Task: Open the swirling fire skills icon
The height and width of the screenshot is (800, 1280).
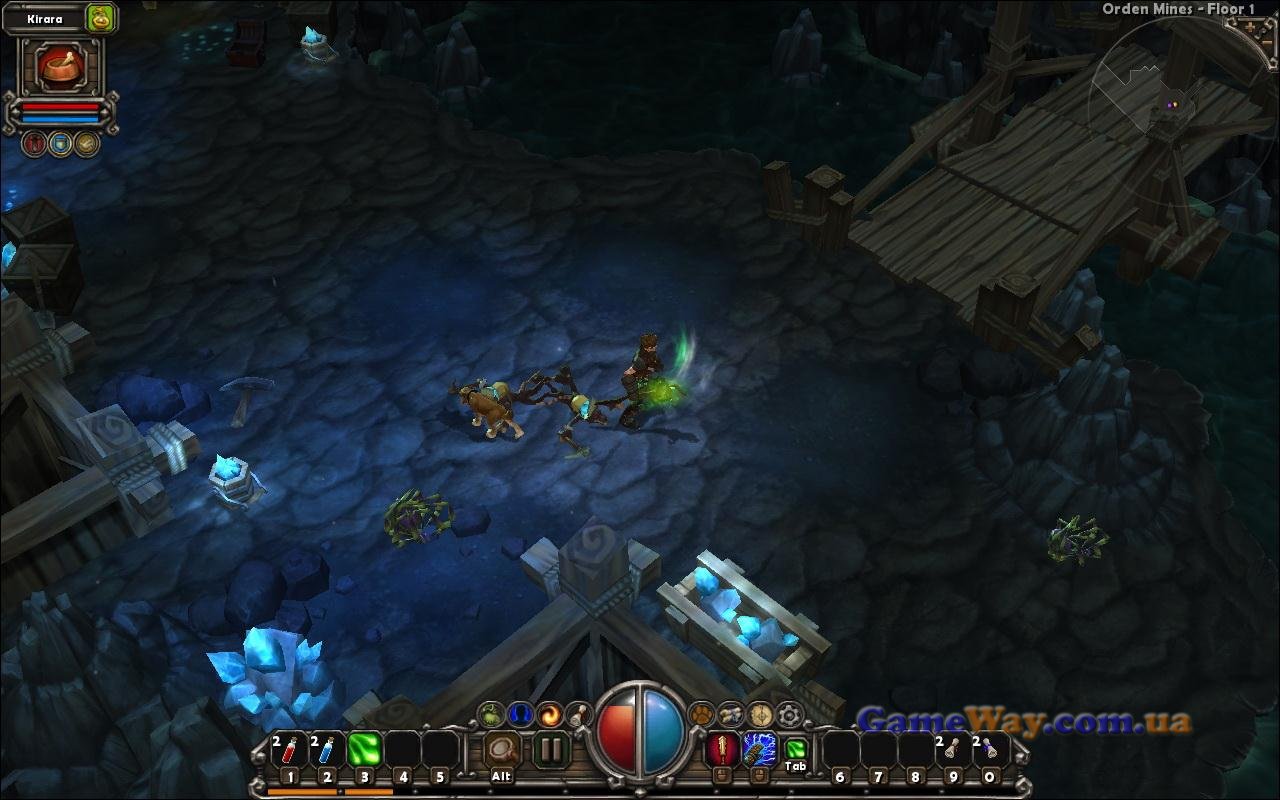Action: point(549,714)
